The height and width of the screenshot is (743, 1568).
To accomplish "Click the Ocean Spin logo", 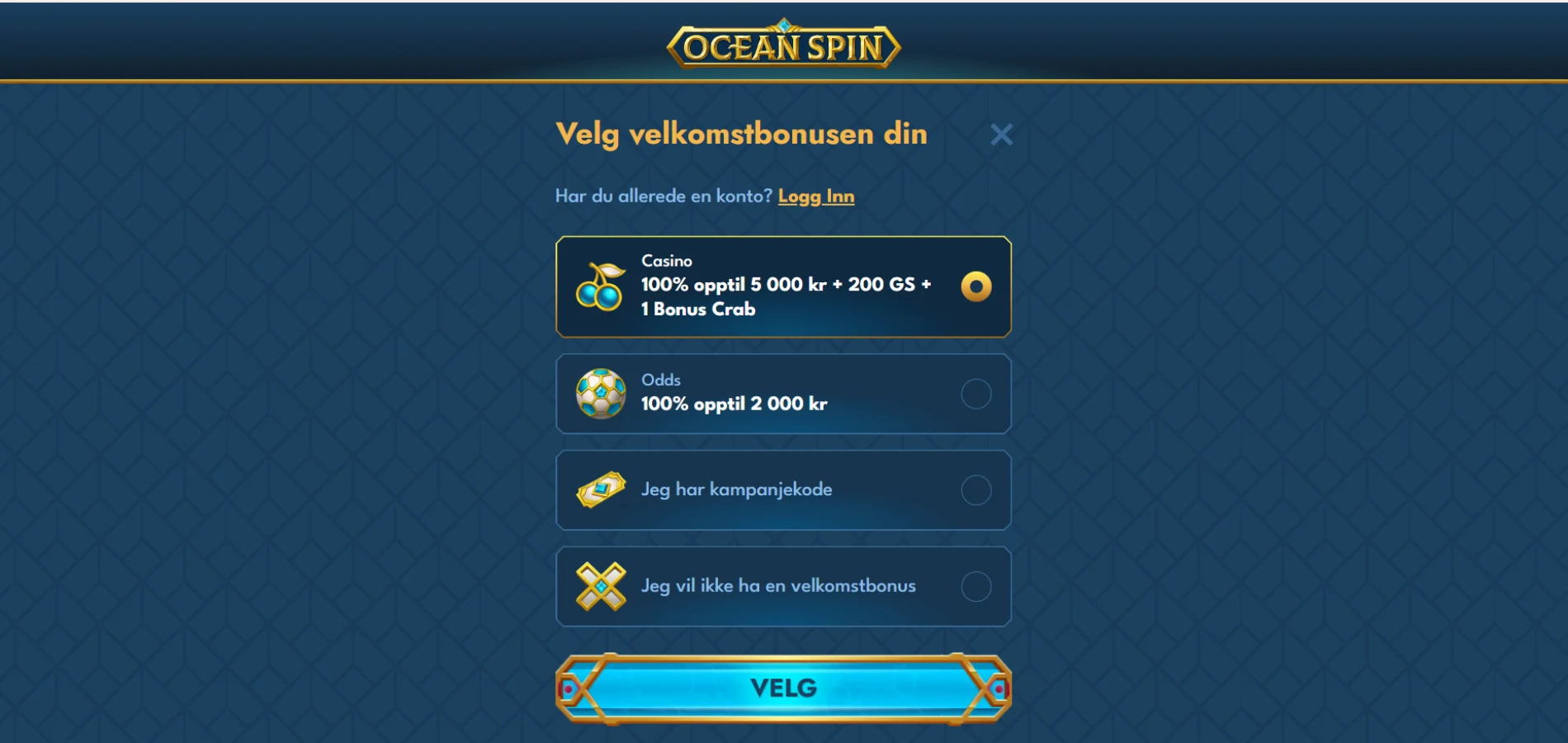I will [783, 45].
